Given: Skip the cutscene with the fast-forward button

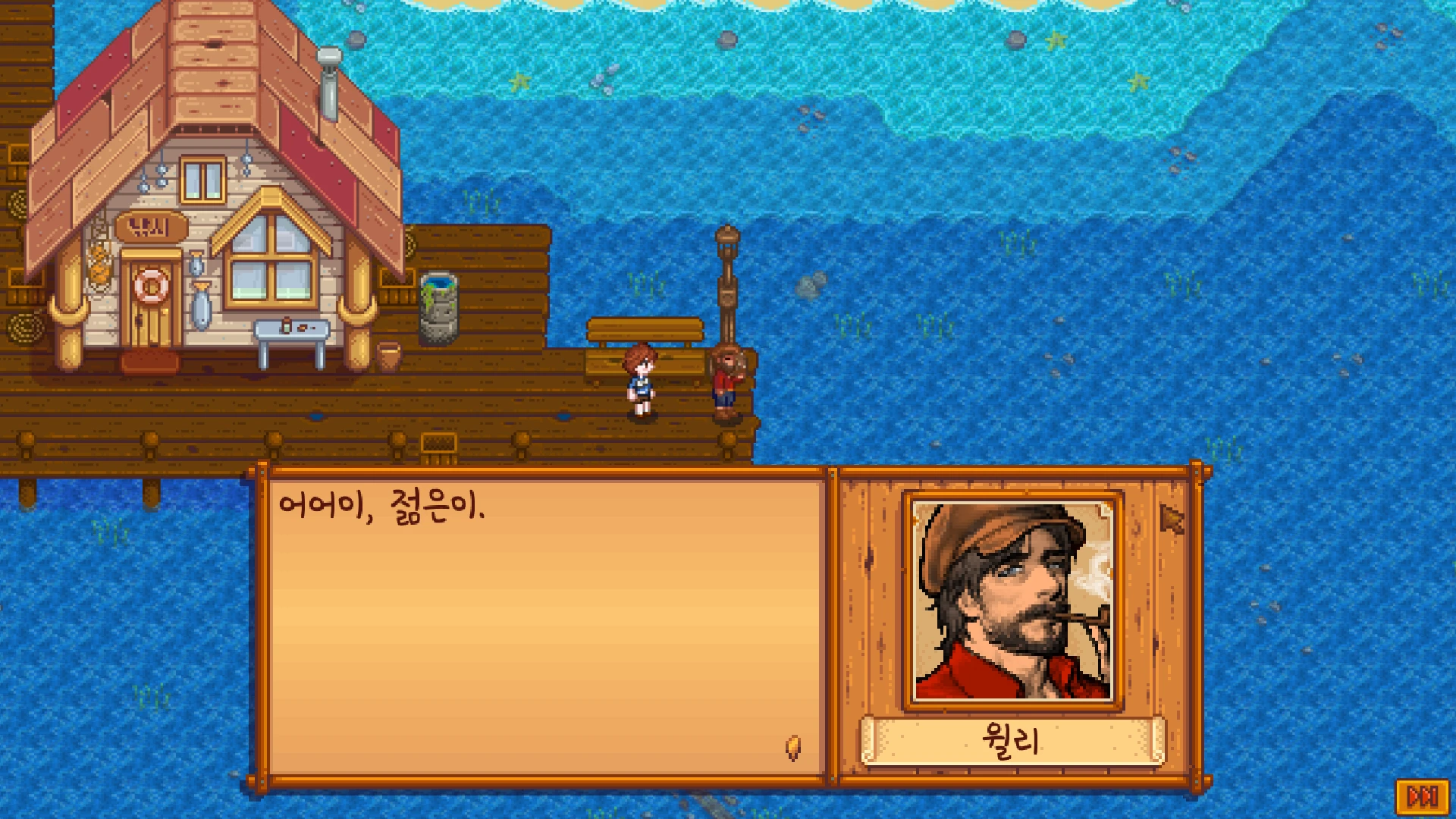Looking at the screenshot, I should (1422, 797).
